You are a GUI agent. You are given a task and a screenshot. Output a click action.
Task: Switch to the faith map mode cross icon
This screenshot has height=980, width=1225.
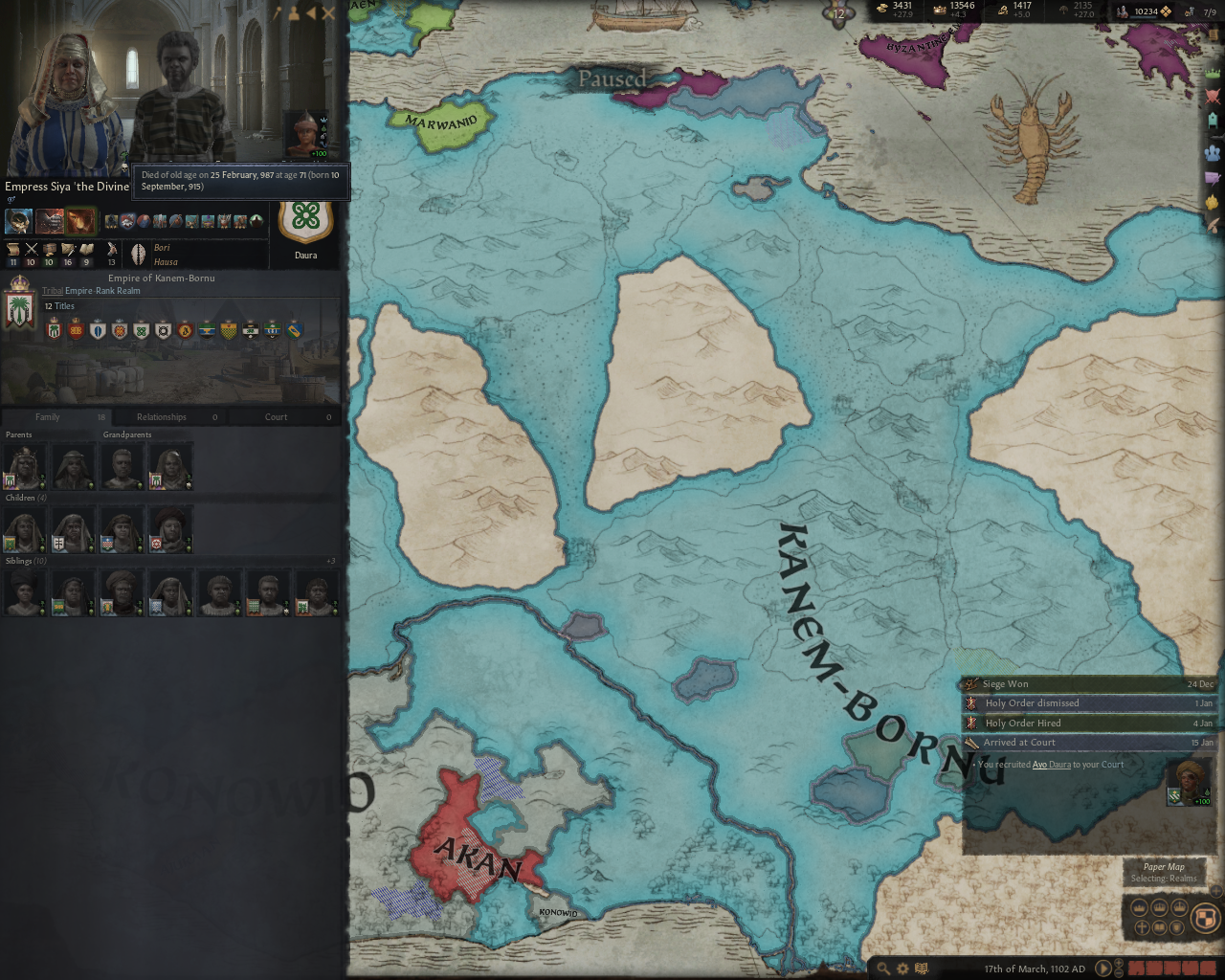pos(1141,926)
